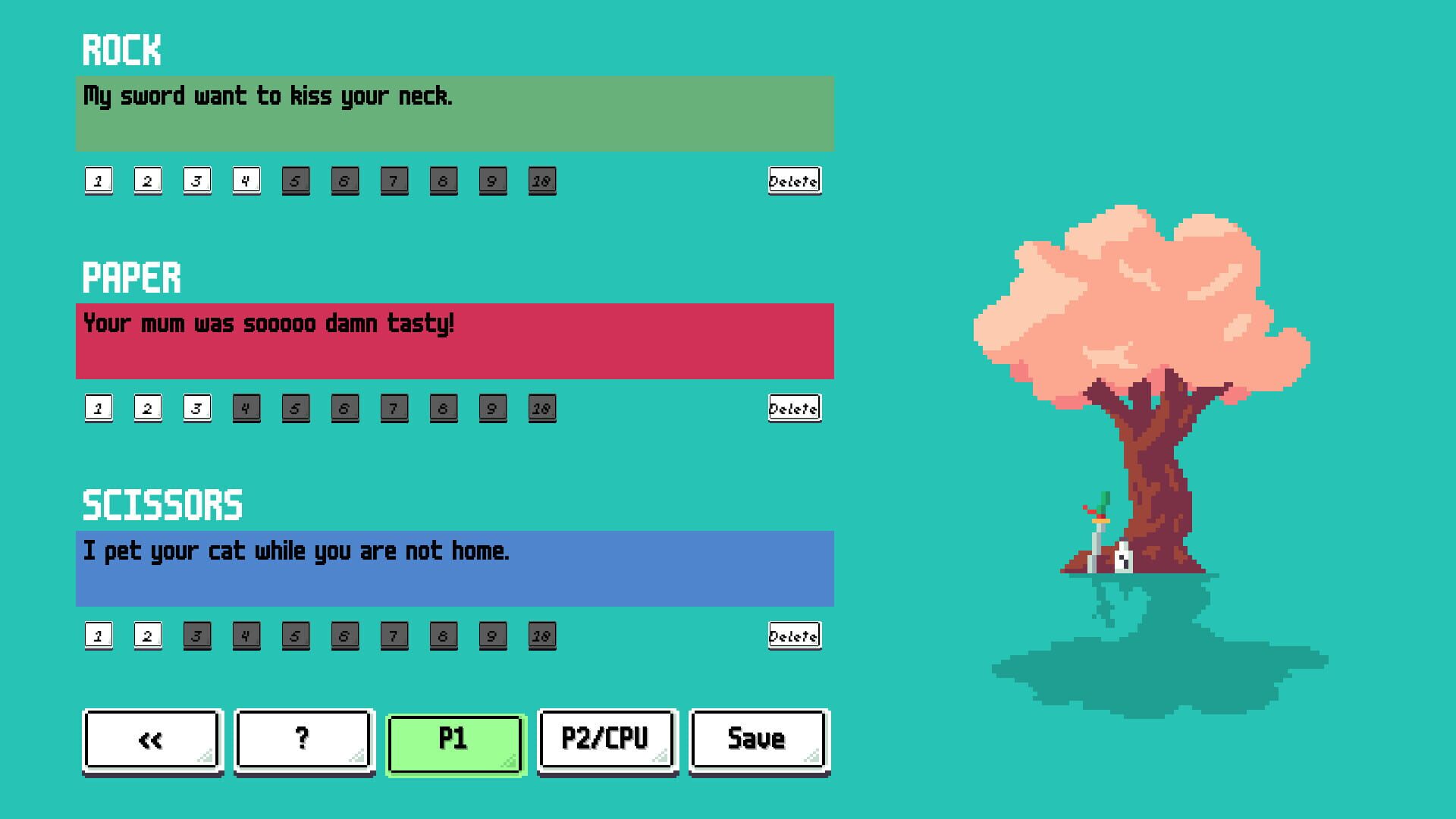Deselect slot 4 under ROCK
The width and height of the screenshot is (1456, 819).
[246, 180]
